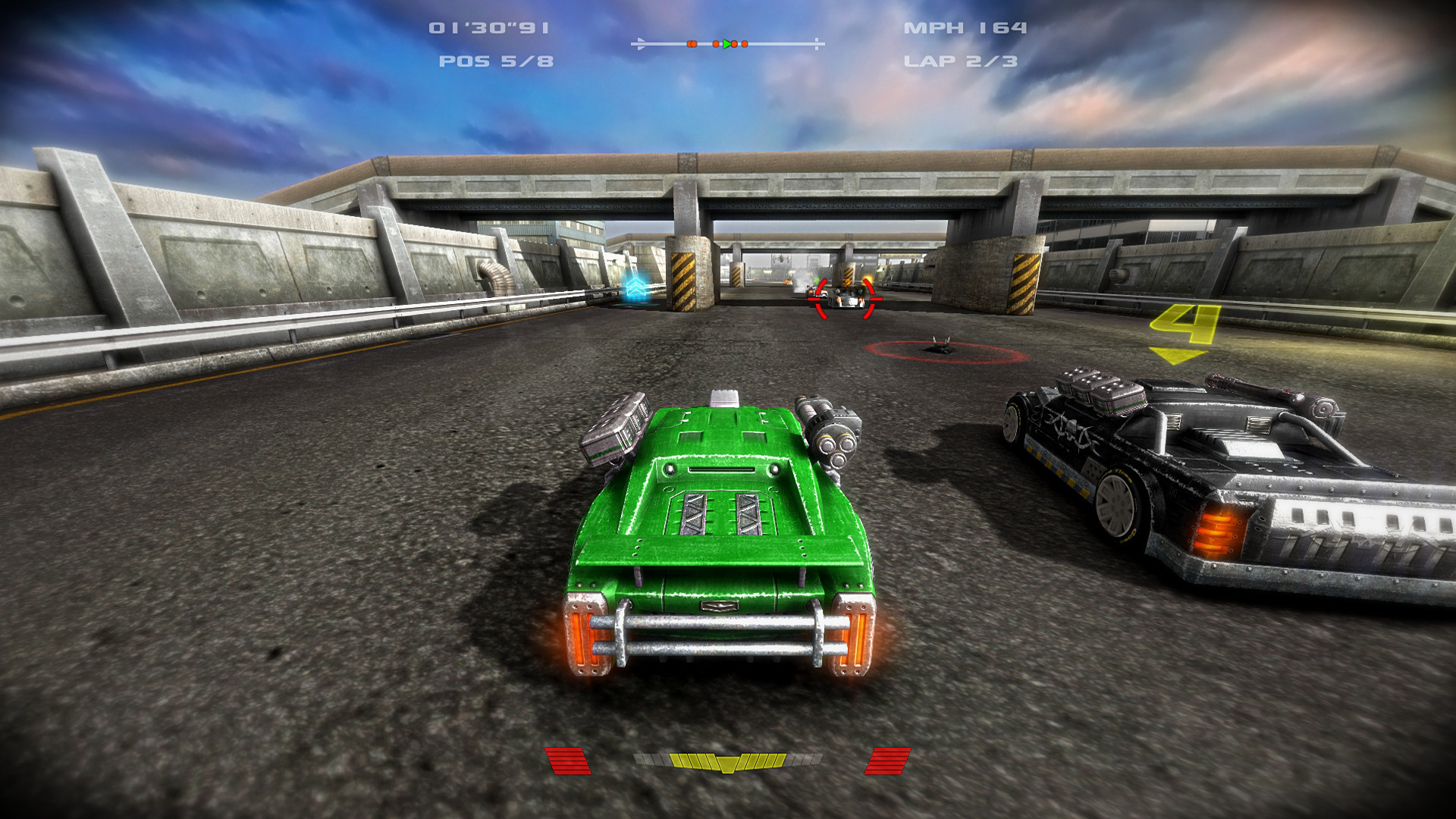Click the rightmost orange opponent marker on race bar

coord(745,43)
